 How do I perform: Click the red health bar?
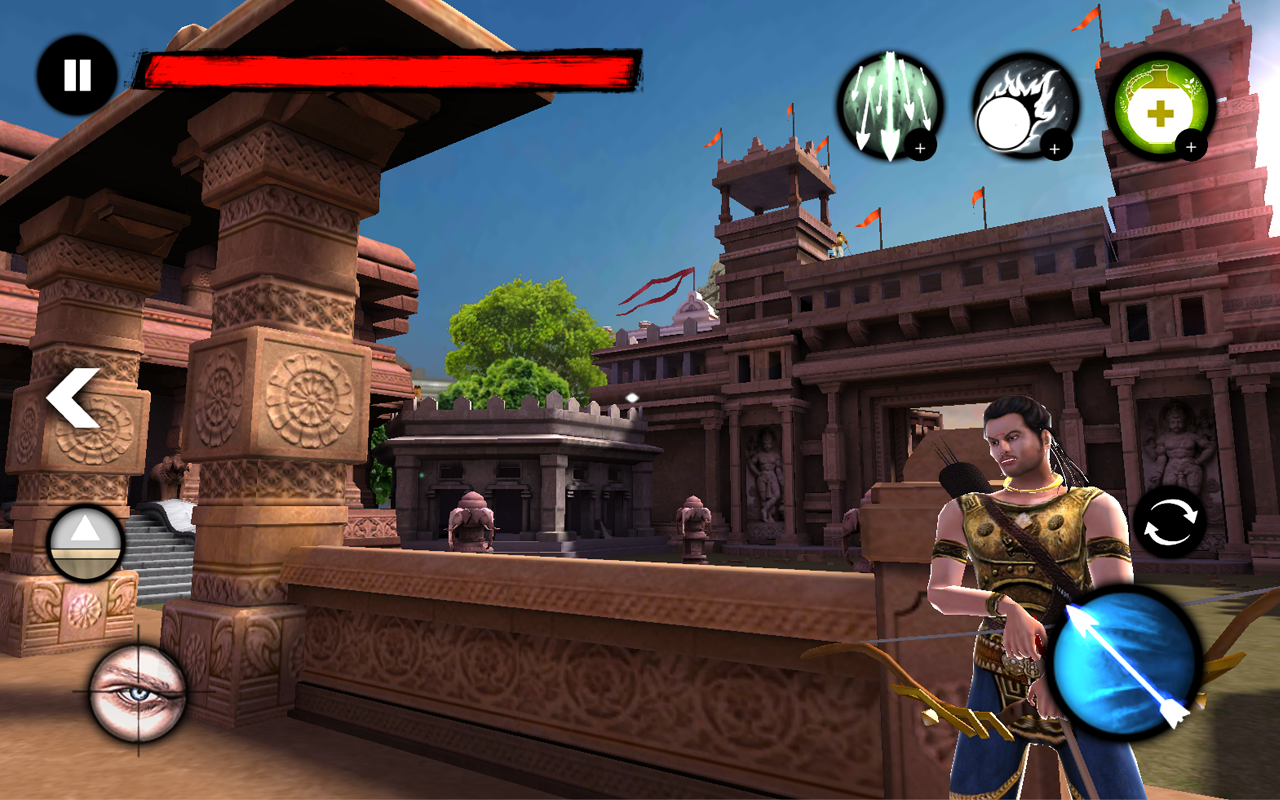pos(390,67)
